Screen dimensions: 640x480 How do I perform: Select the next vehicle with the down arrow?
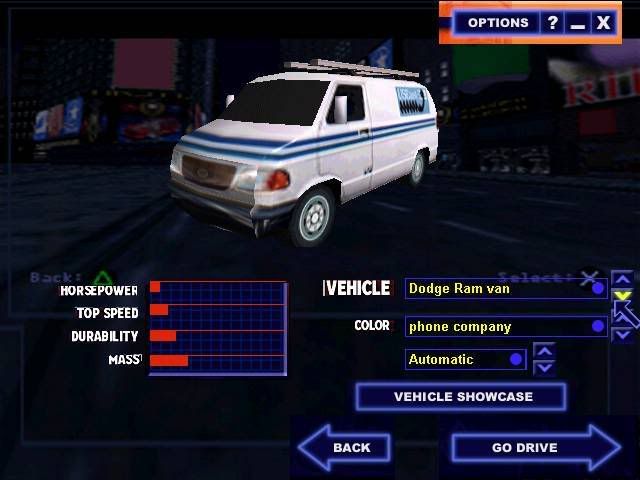coord(622,296)
